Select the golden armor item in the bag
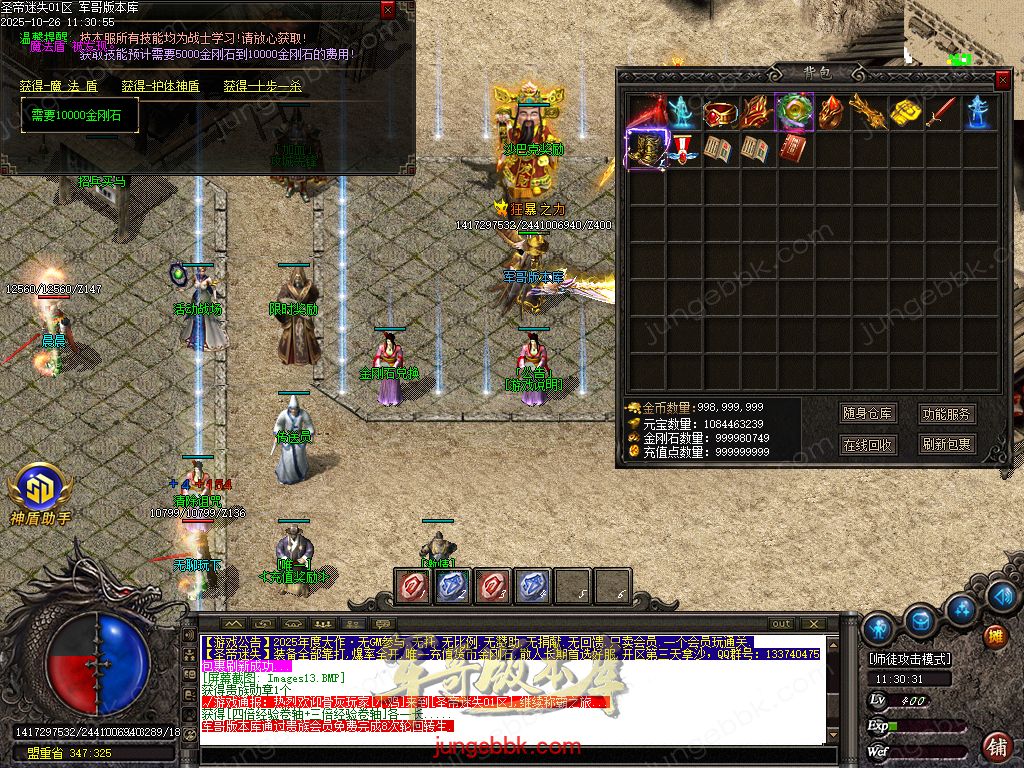This screenshot has height=768, width=1024. point(646,150)
